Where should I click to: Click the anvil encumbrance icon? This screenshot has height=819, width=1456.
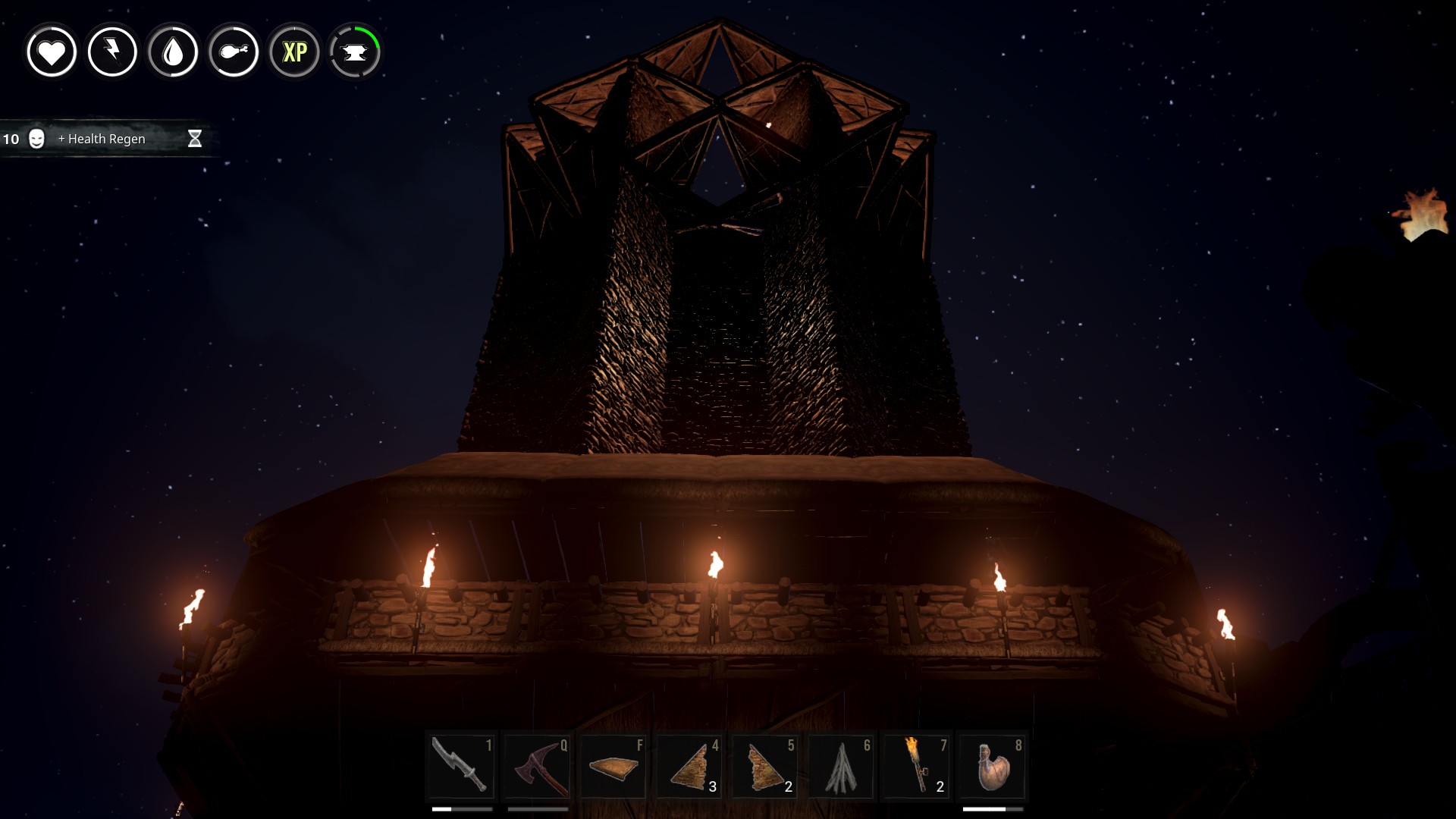pos(355,52)
